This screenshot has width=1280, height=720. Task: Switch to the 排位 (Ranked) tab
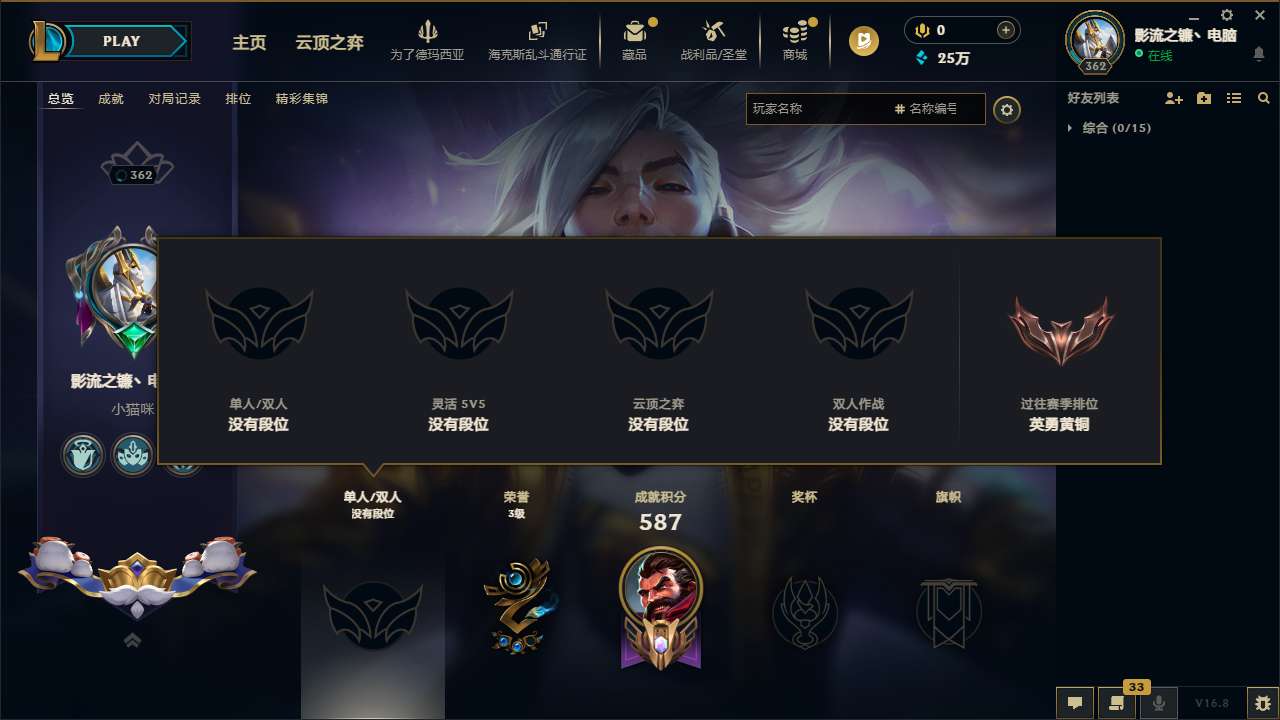(238, 99)
